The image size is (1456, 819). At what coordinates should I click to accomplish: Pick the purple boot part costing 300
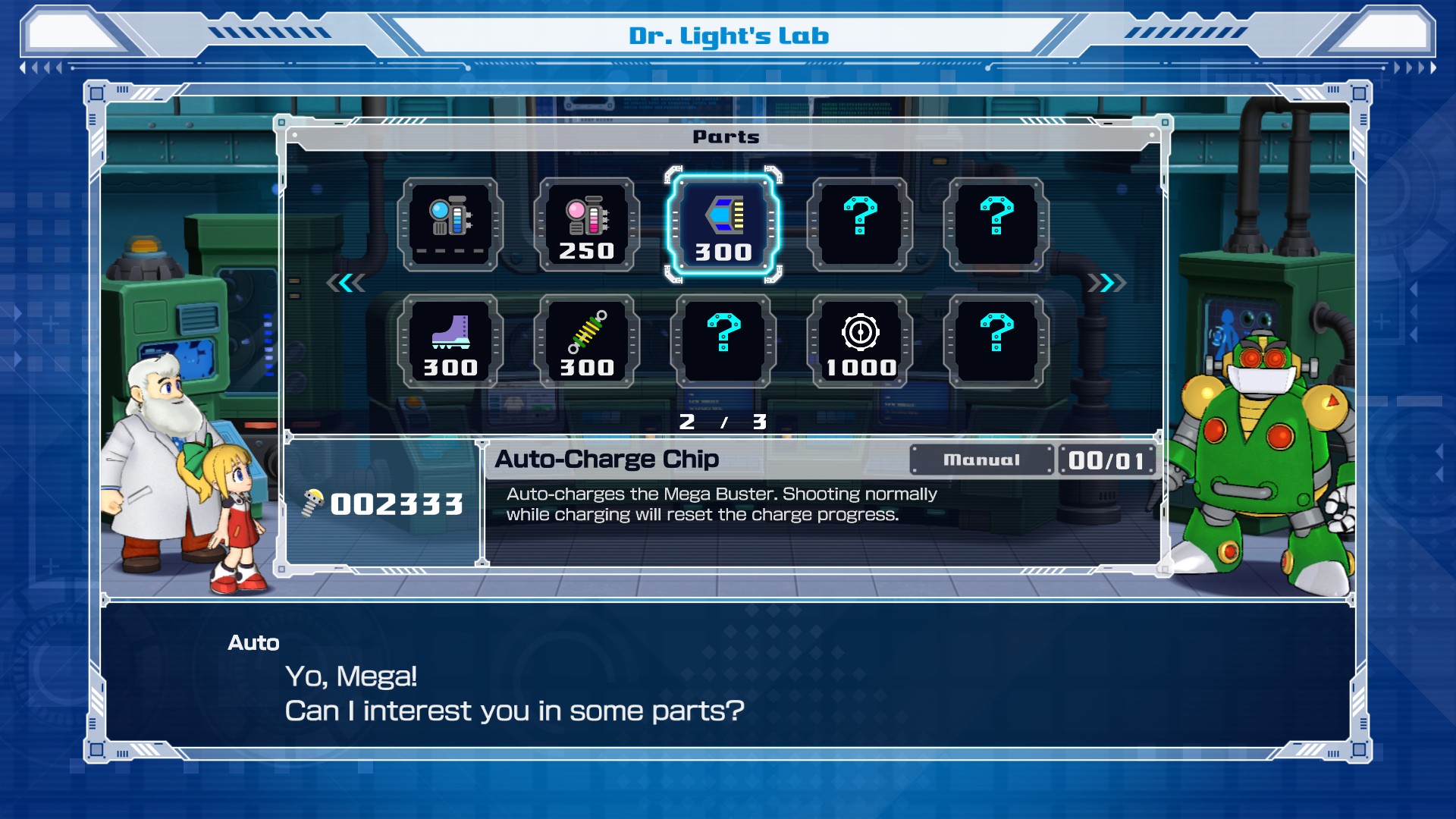click(450, 342)
